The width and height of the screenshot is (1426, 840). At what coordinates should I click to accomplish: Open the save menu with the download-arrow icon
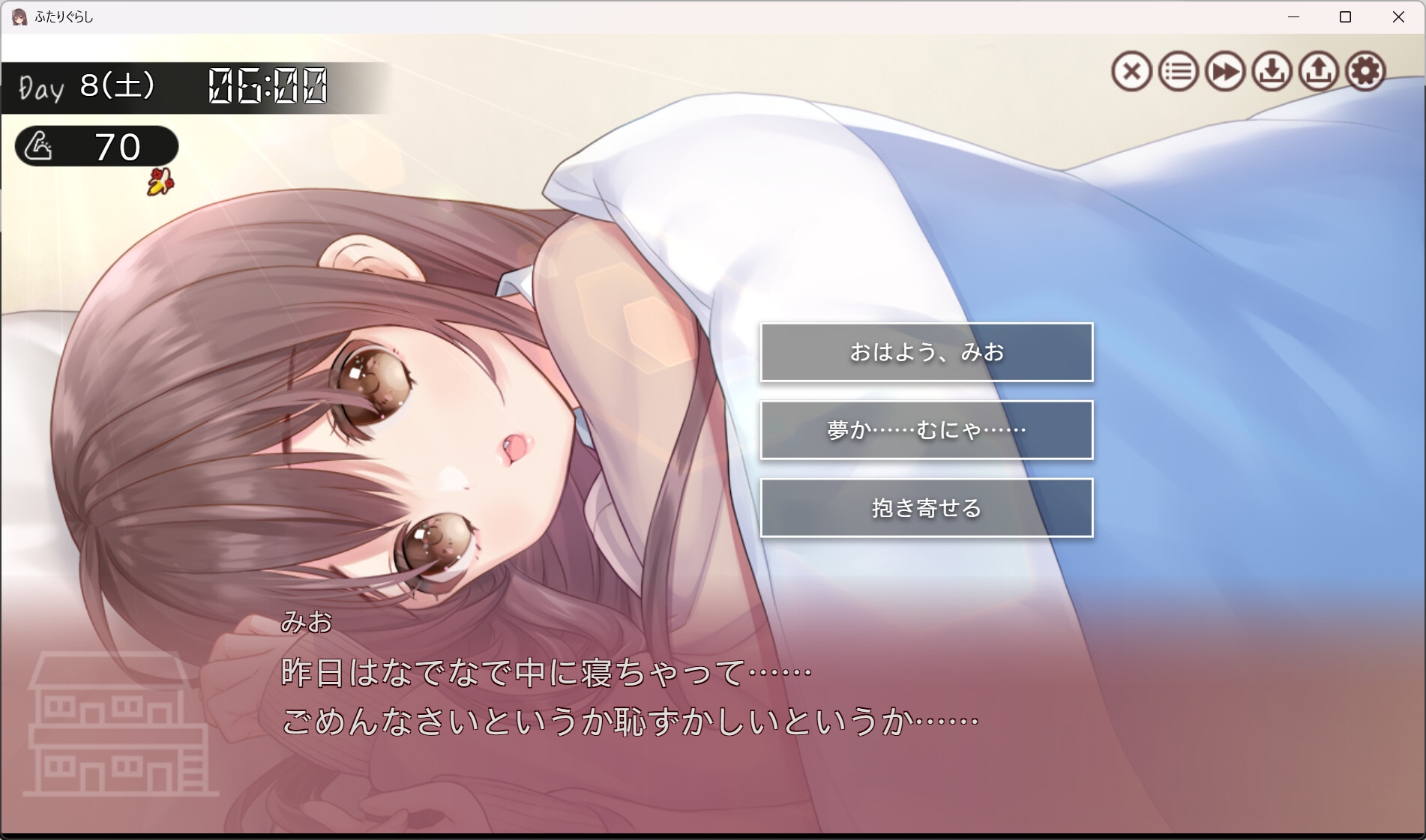[x=1272, y=72]
